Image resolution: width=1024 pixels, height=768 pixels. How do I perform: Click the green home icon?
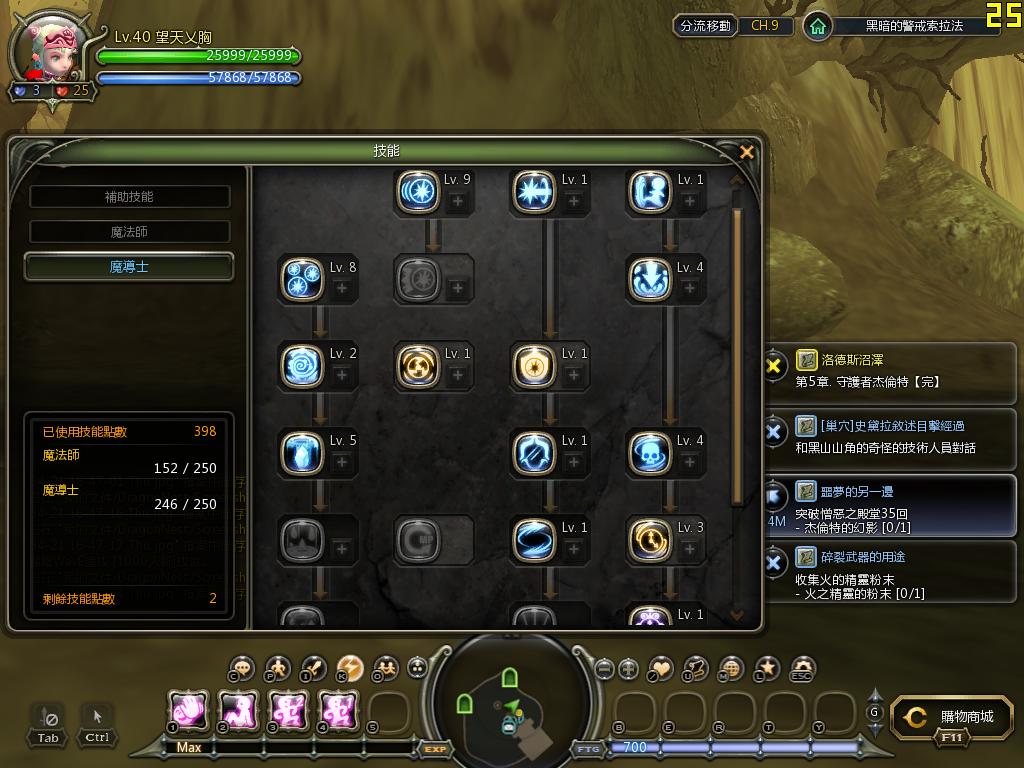click(x=818, y=26)
